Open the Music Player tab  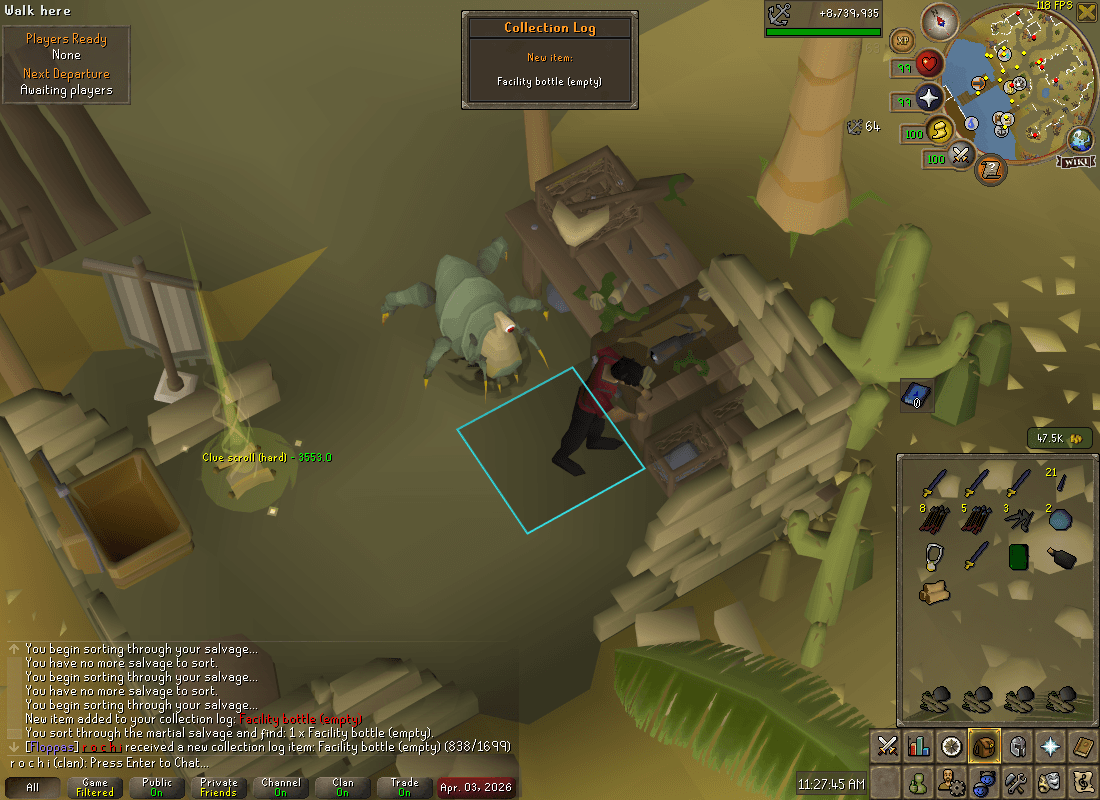[1082, 781]
